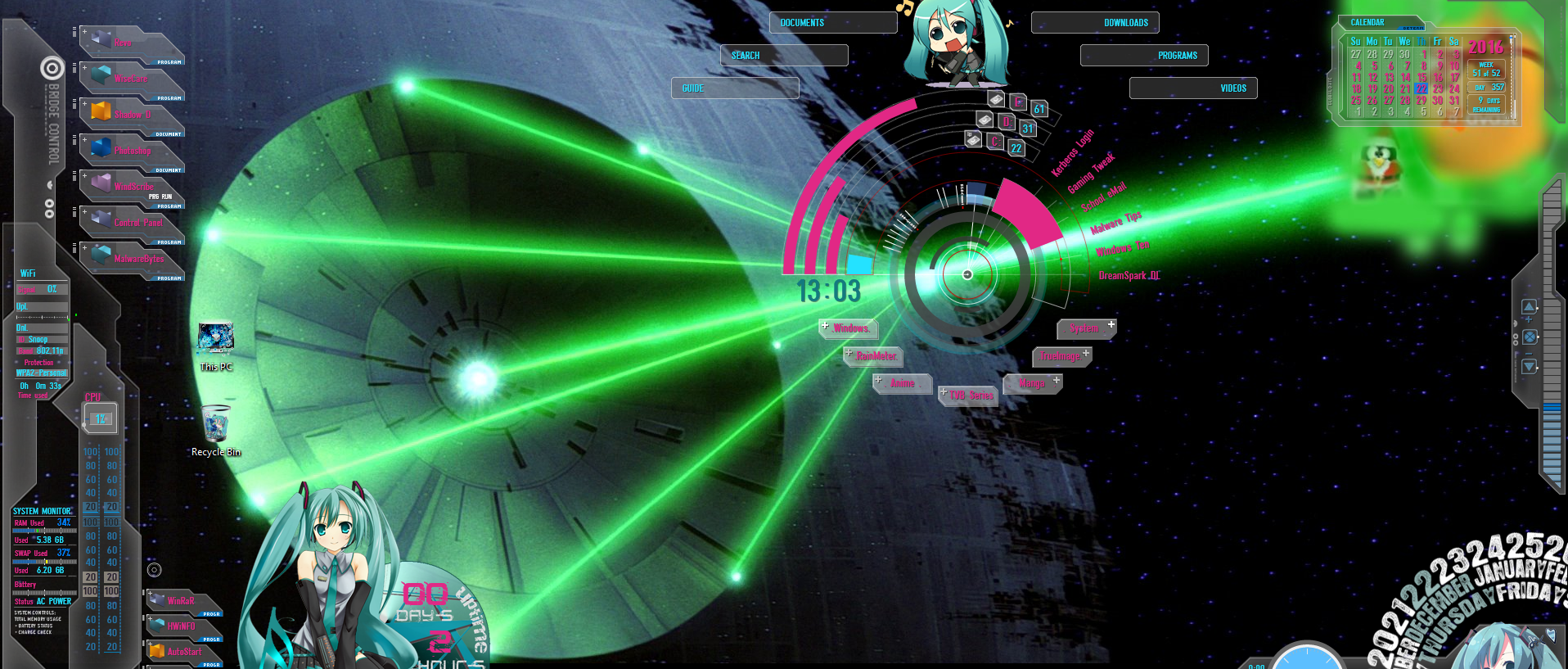Expand the Anime folder button
Screen dimensions: 1568x669
(902, 383)
